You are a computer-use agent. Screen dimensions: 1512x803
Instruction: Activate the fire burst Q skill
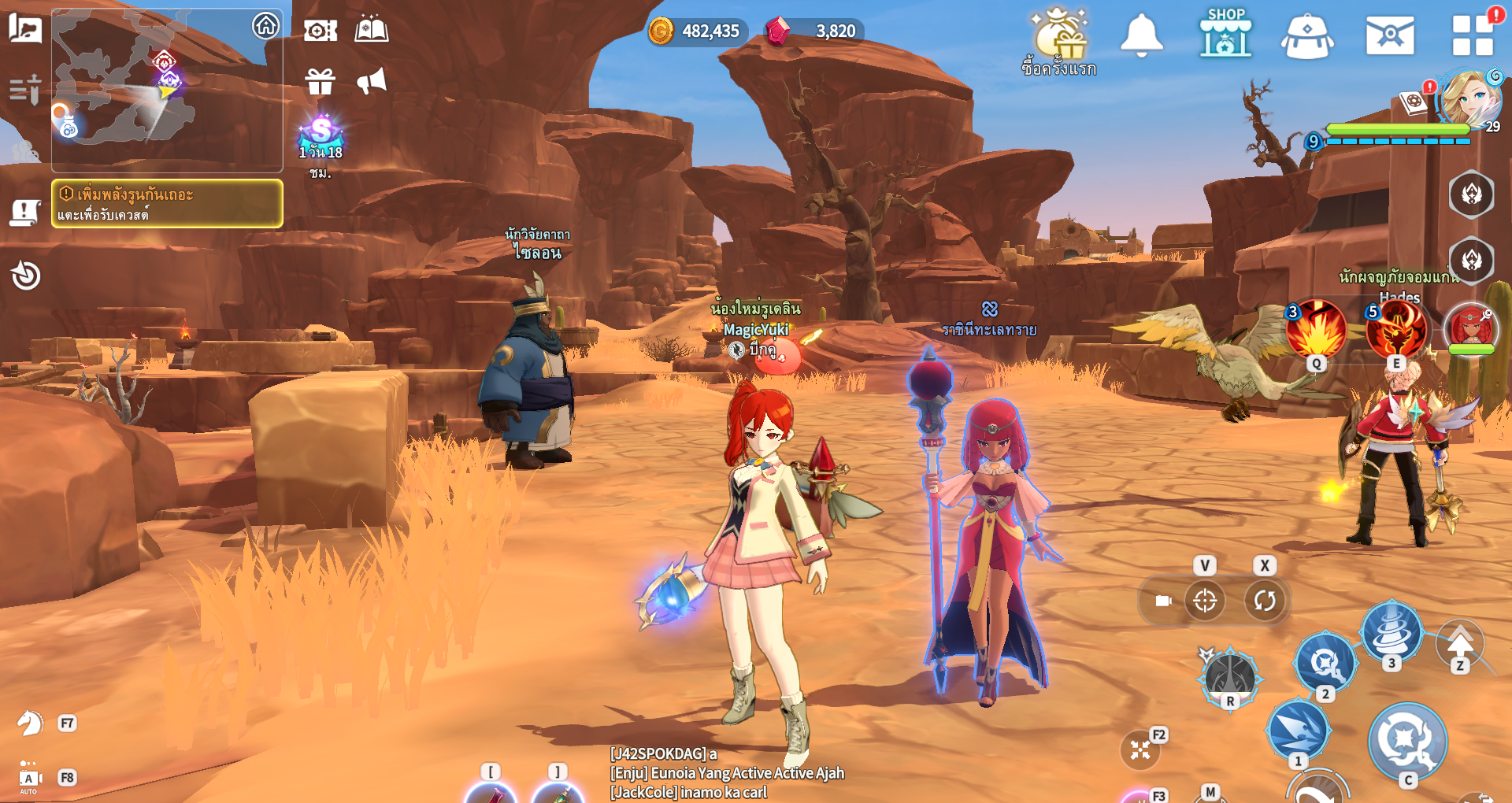1316,329
